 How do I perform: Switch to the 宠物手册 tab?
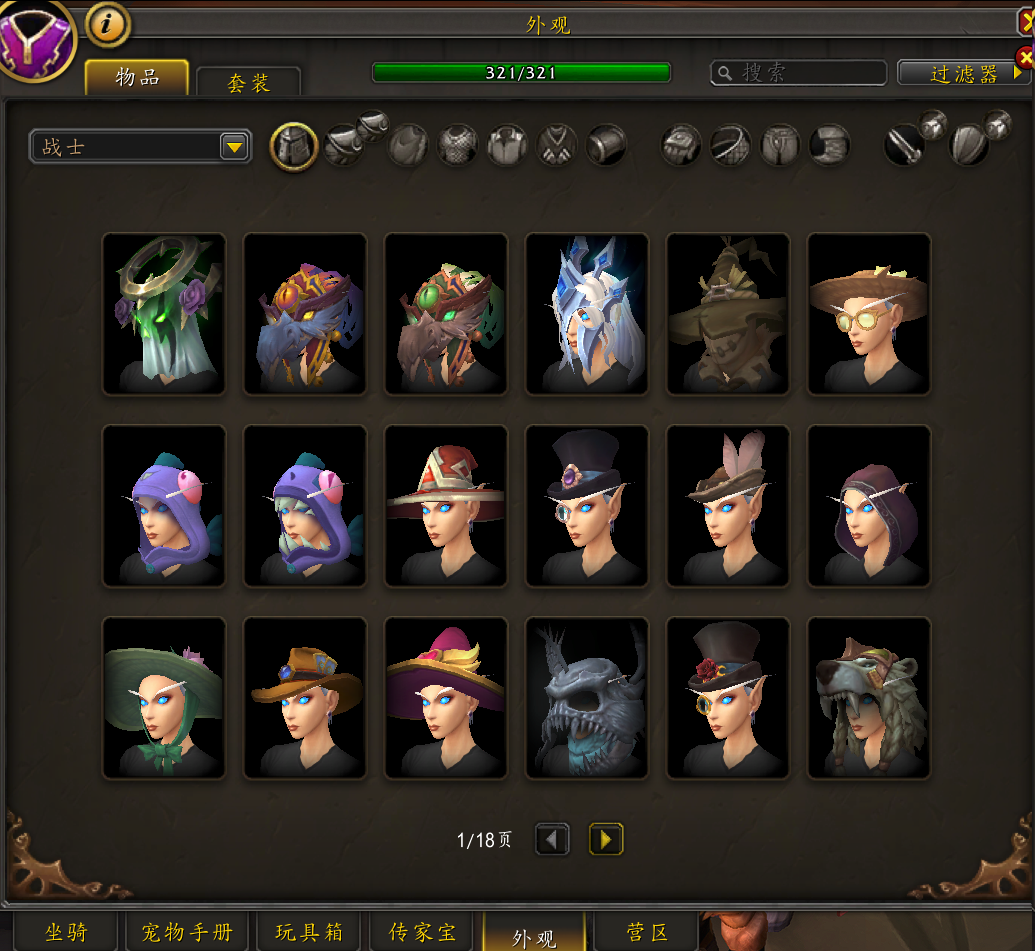coord(187,933)
